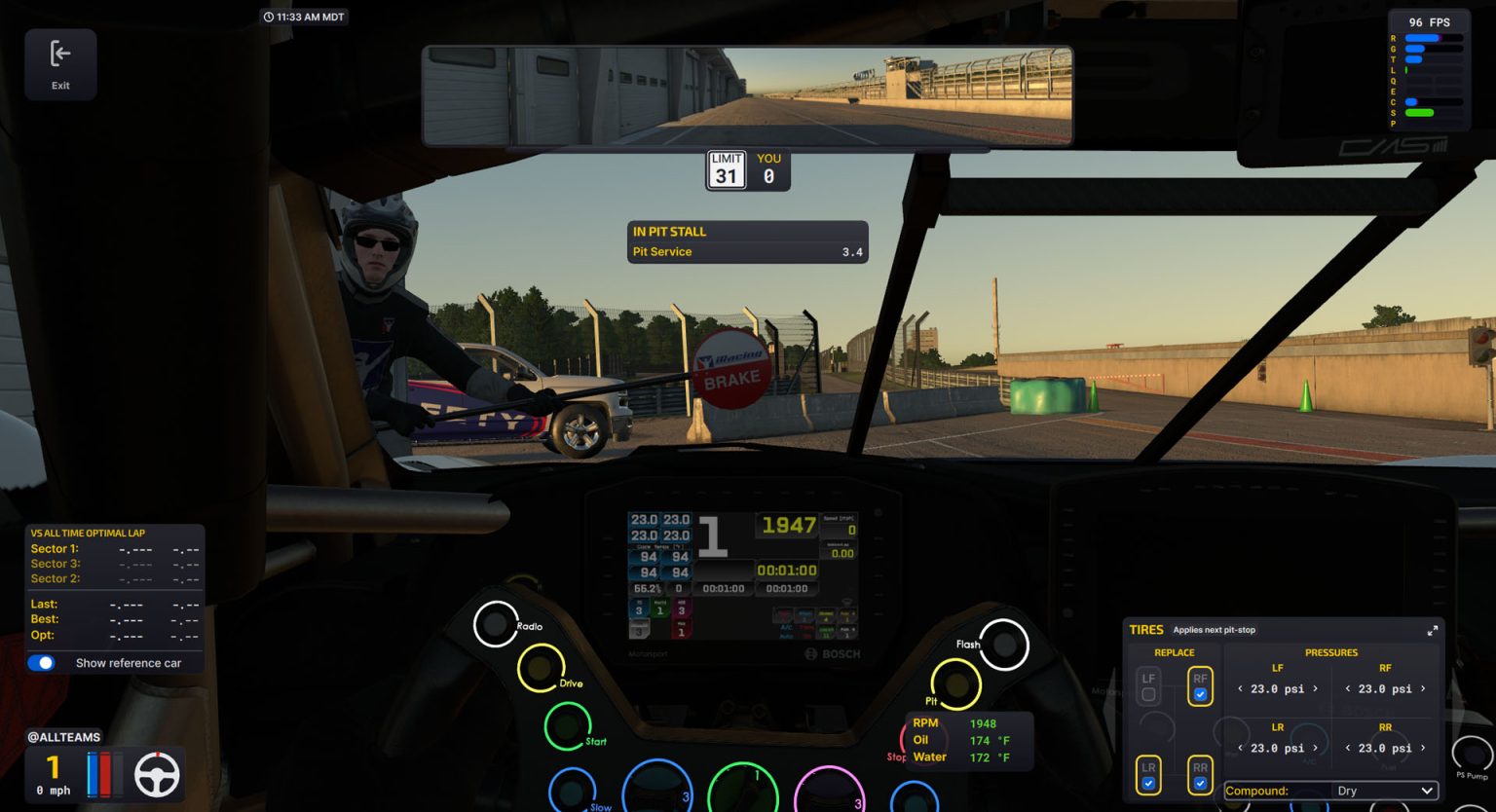Toggle the Show reference car switch
Screen dimensions: 1496x812
pos(42,663)
